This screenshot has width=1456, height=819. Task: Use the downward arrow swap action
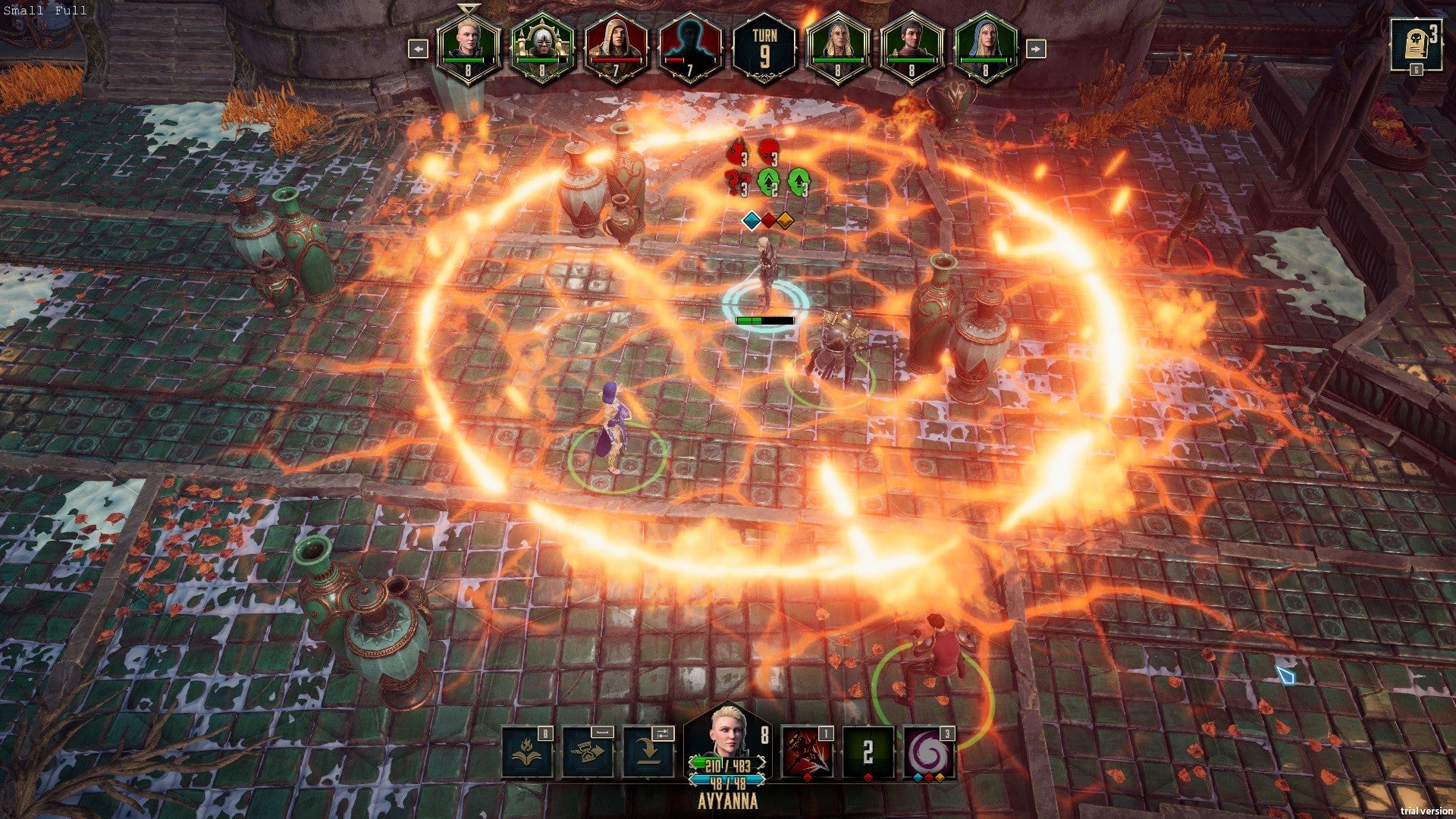point(648,752)
